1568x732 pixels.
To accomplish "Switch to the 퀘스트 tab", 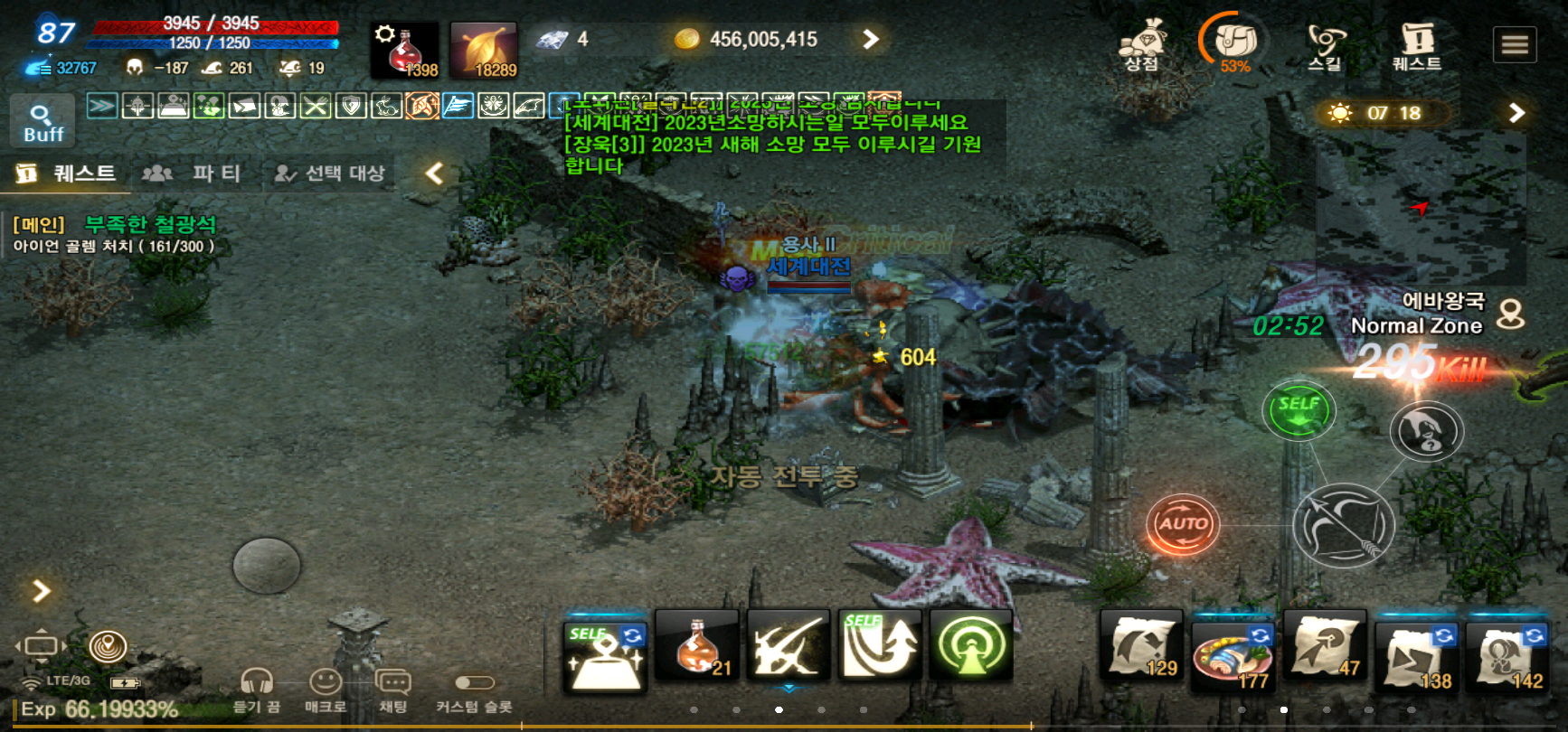I will coord(68,173).
